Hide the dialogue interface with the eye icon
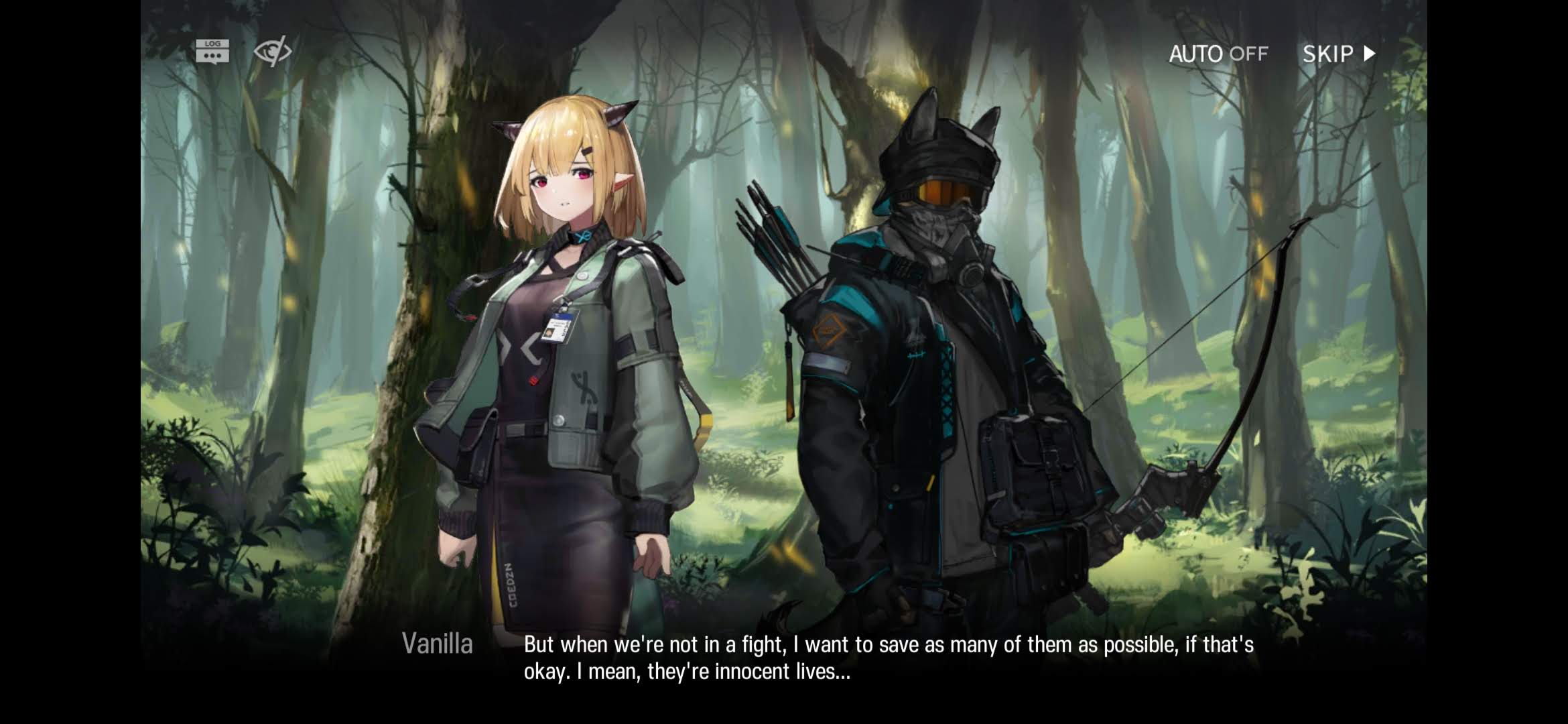Screen dimensions: 1568x724 tap(272, 51)
